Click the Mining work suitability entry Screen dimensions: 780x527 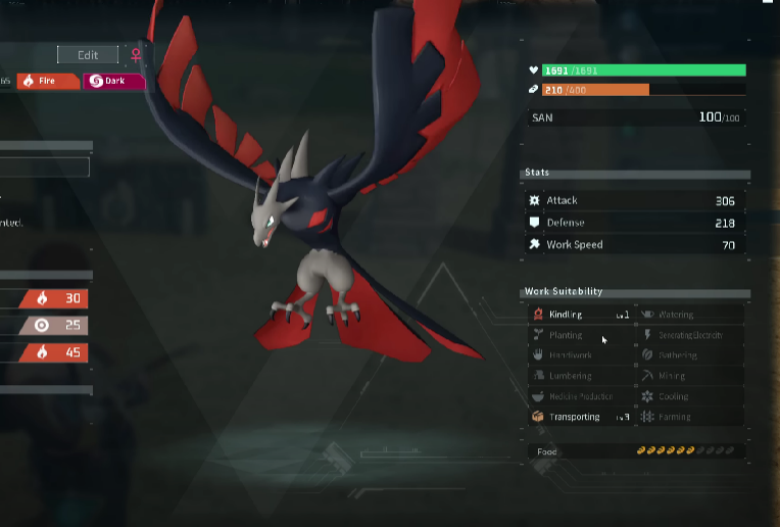691,377
